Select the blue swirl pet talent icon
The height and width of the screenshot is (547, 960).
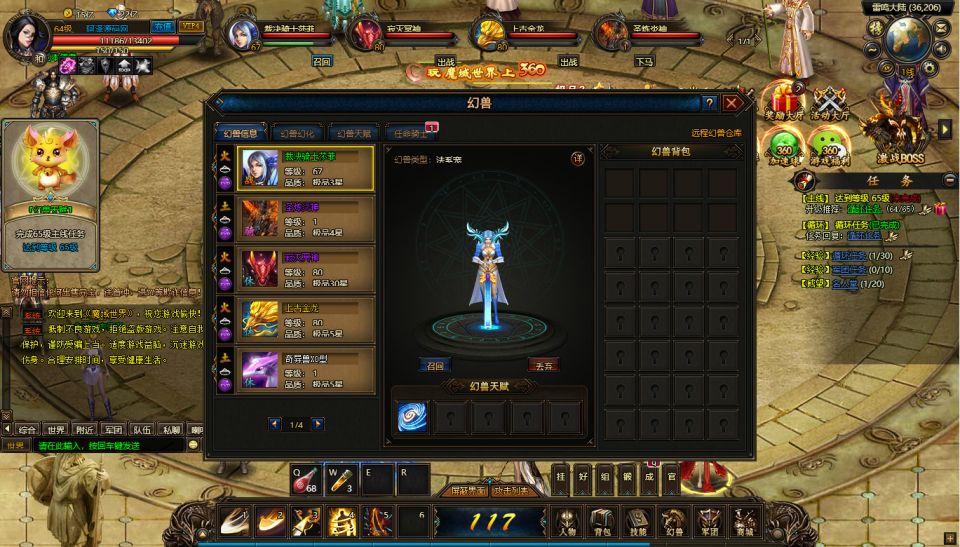pos(412,416)
